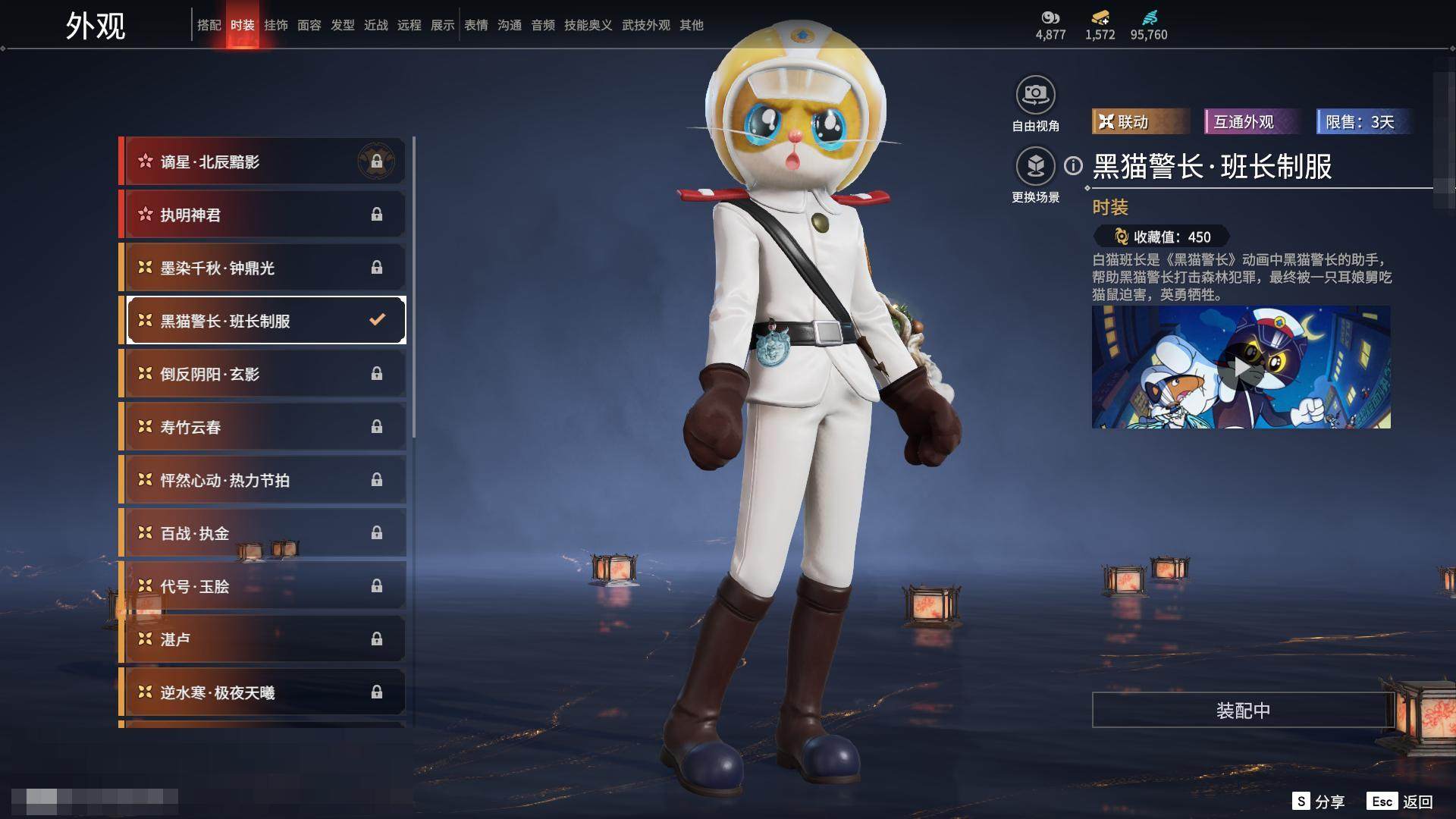Switch to the 搭配 tab
The height and width of the screenshot is (819, 1456).
(x=209, y=25)
